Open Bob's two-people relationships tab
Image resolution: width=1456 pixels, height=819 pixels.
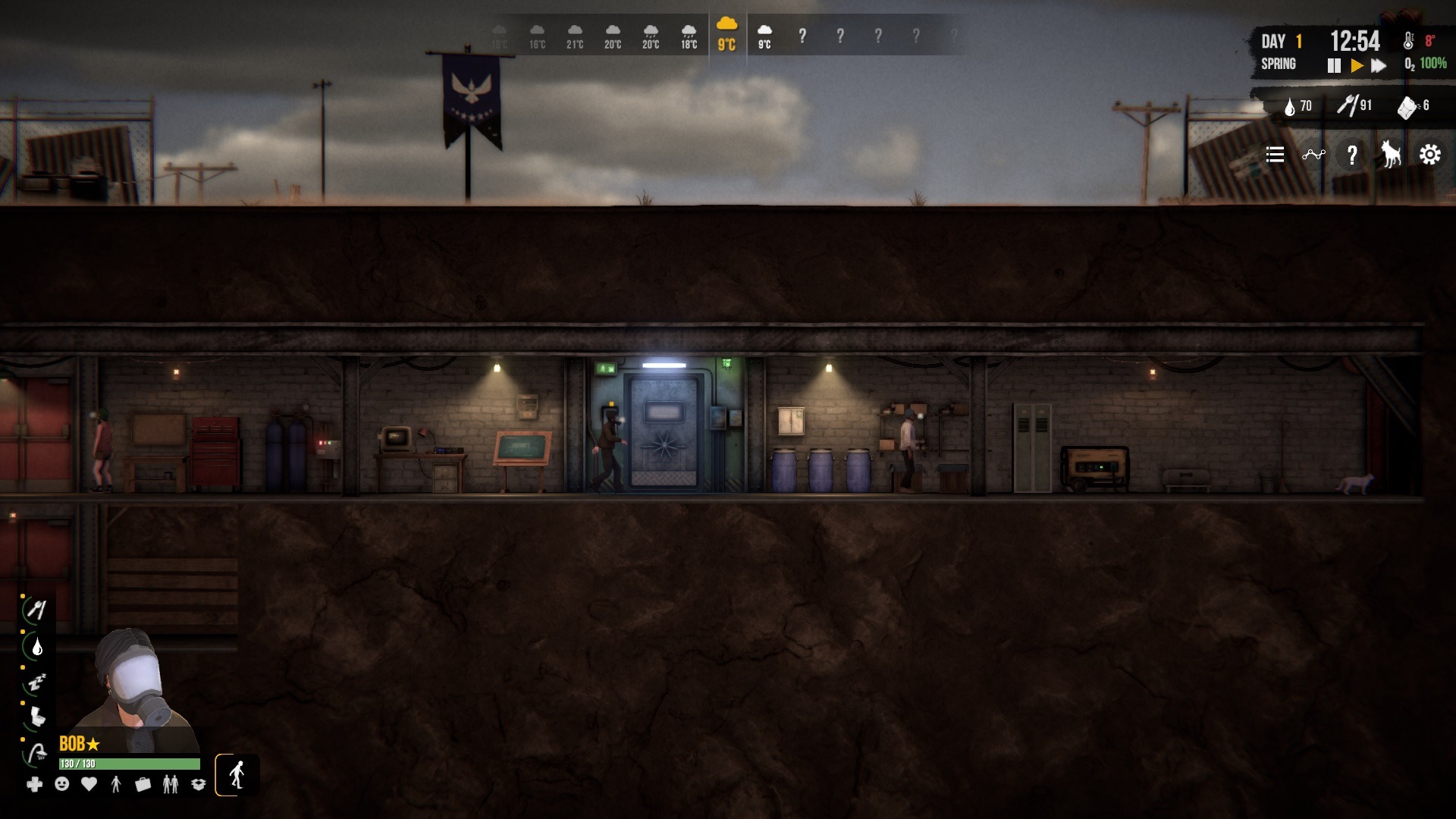pos(171,784)
